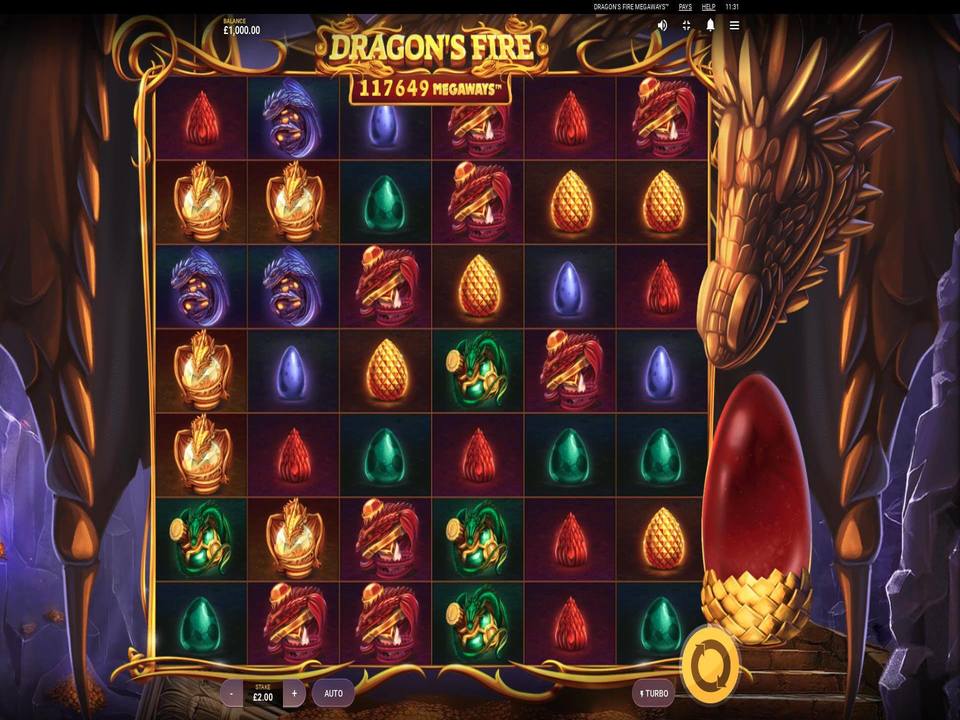Viewport: 960px width, 720px height.
Task: Open notifications with the bell icon
Action: pyautogui.click(x=711, y=26)
